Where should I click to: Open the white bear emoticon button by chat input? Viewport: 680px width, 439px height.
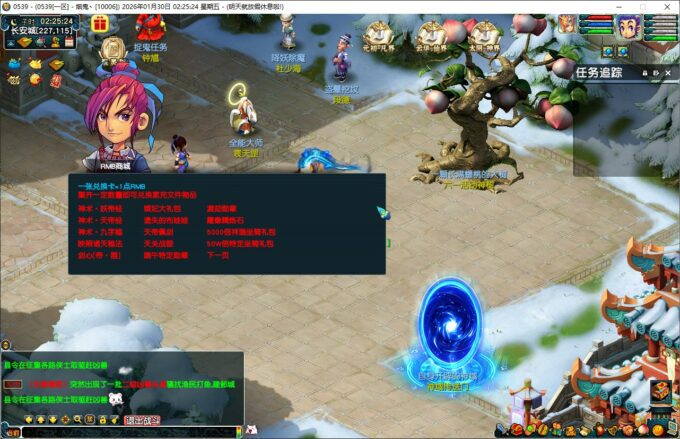coord(115,398)
